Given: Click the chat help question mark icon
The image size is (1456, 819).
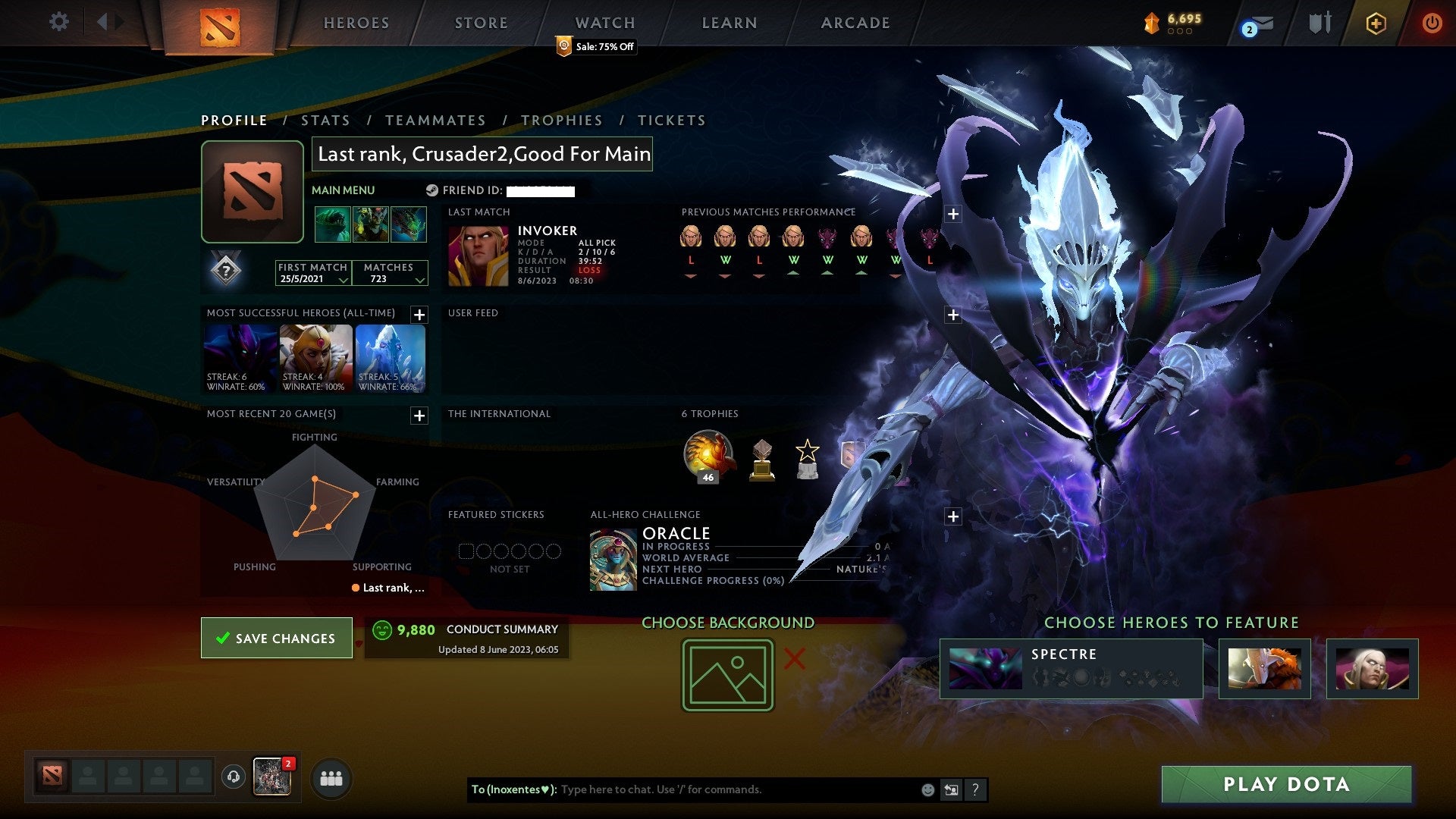Looking at the screenshot, I should [975, 789].
